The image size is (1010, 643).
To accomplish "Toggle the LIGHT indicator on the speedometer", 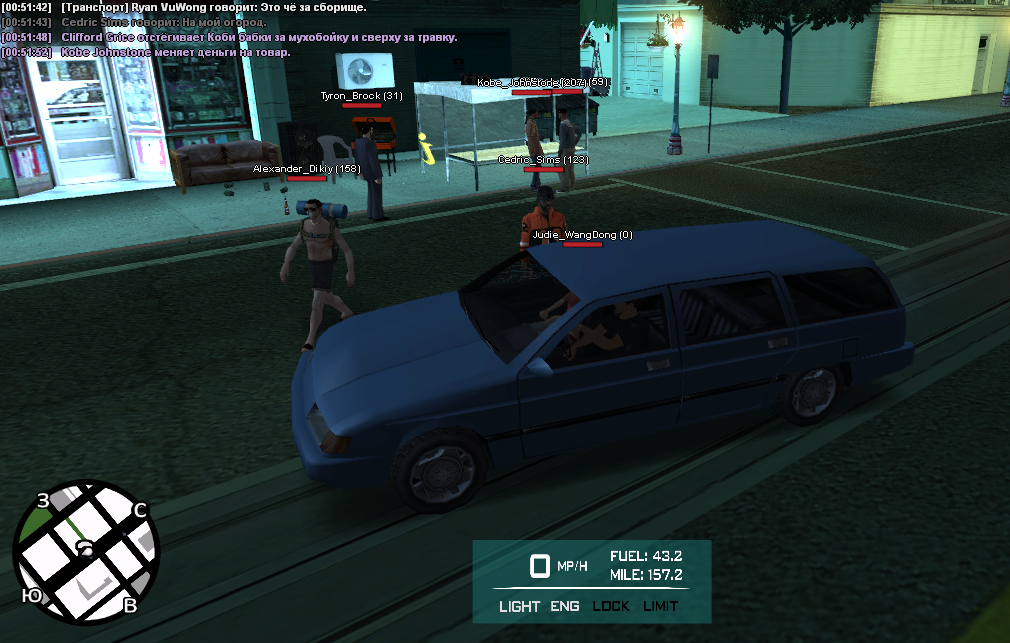I will tap(519, 606).
